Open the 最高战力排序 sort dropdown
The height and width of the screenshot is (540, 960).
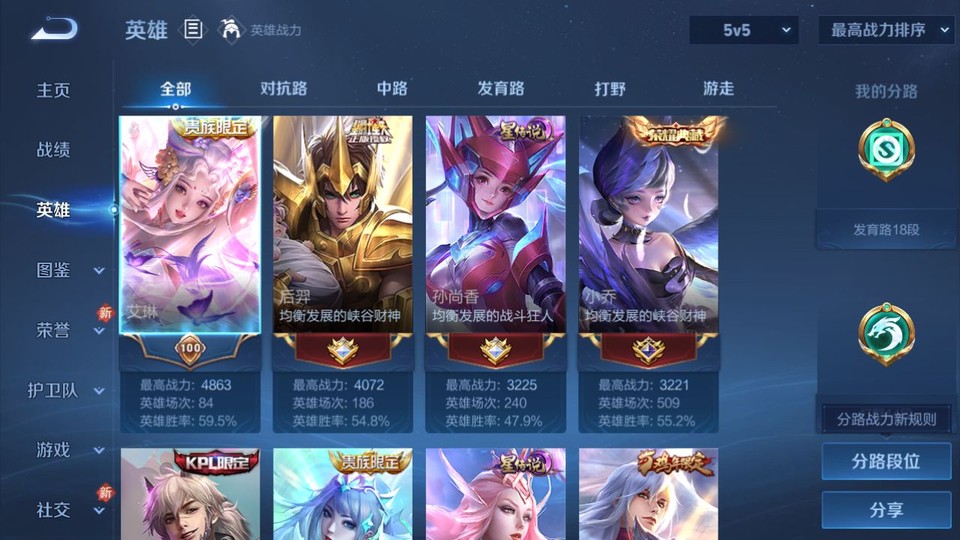pos(886,30)
